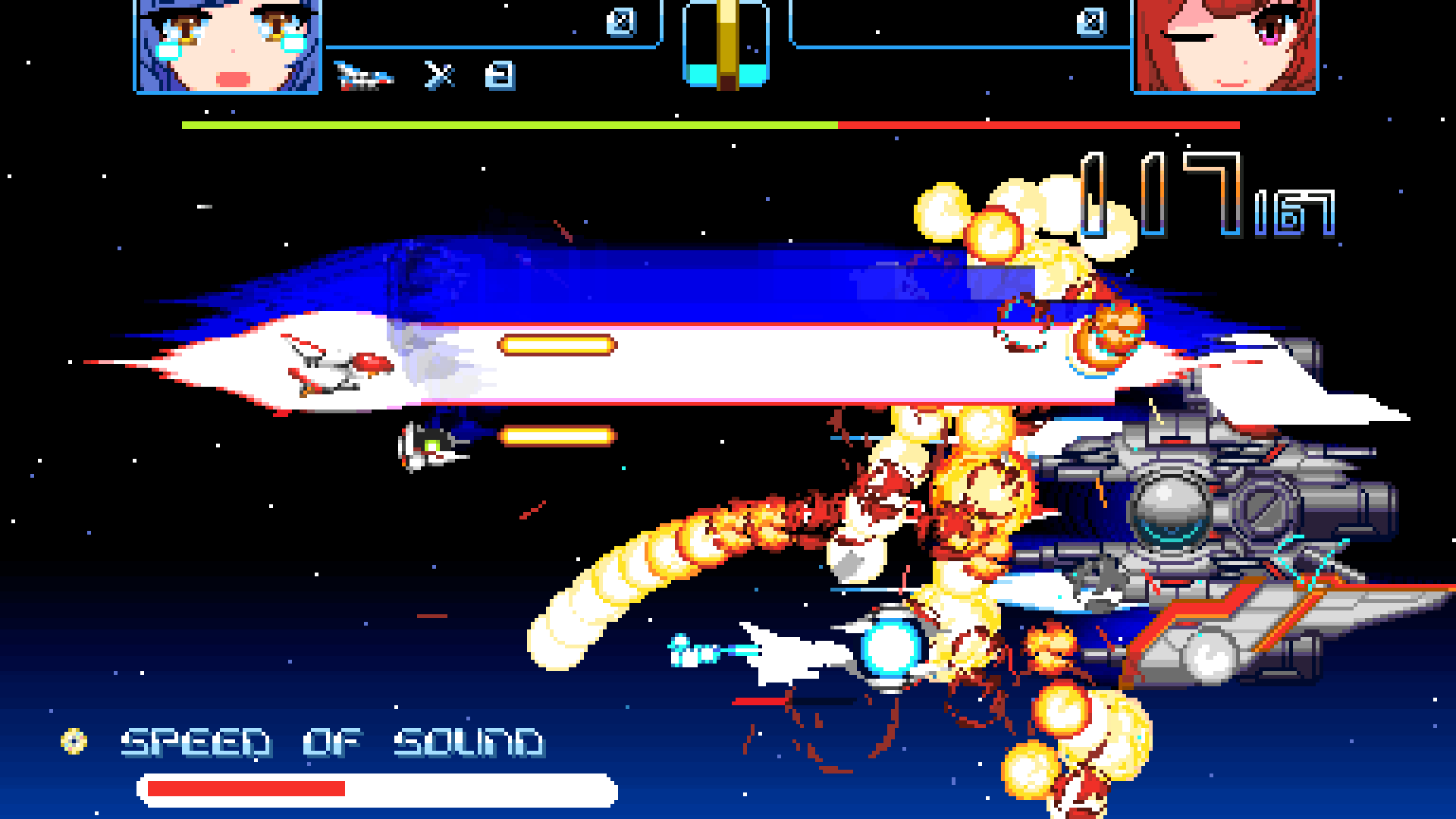Click the left lives count number
This screenshot has width=1456, height=819.
(498, 75)
